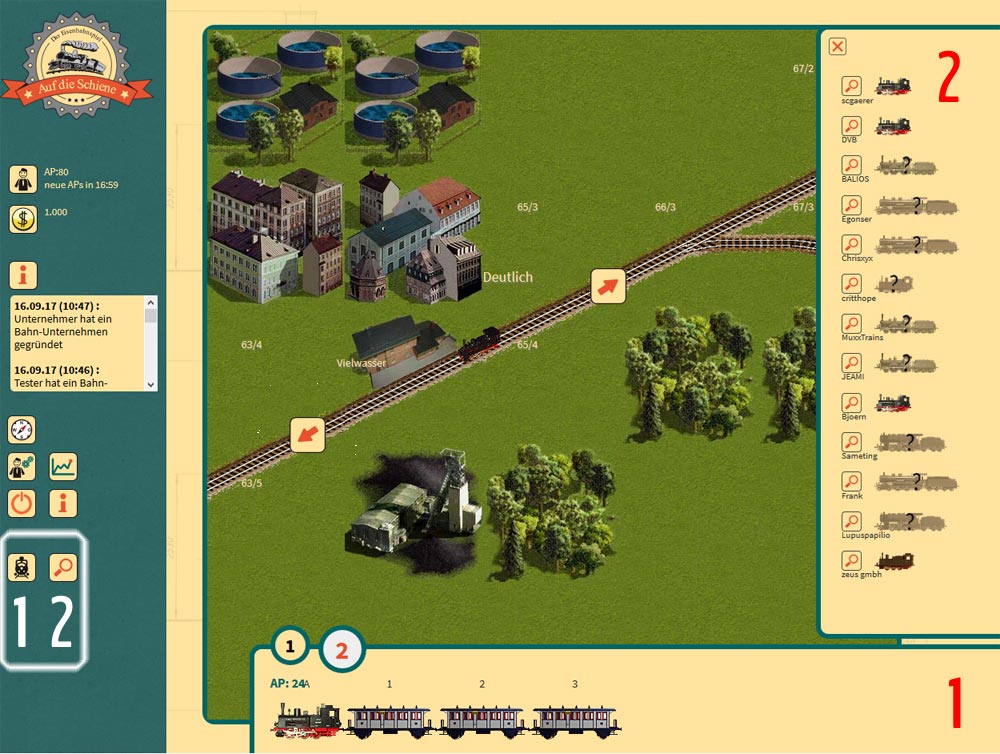Click the southwest arrow on the track

[x=308, y=435]
